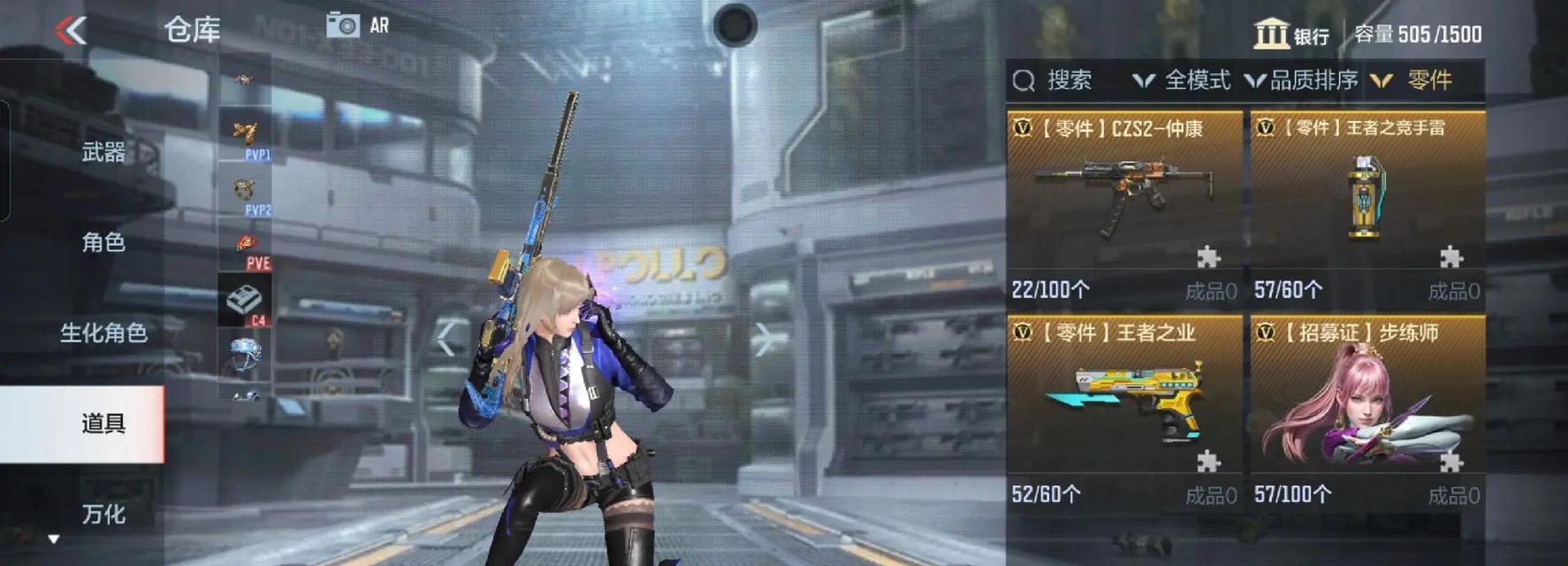Choose the PVE loadout slot
The height and width of the screenshot is (566, 1568).
[247, 248]
